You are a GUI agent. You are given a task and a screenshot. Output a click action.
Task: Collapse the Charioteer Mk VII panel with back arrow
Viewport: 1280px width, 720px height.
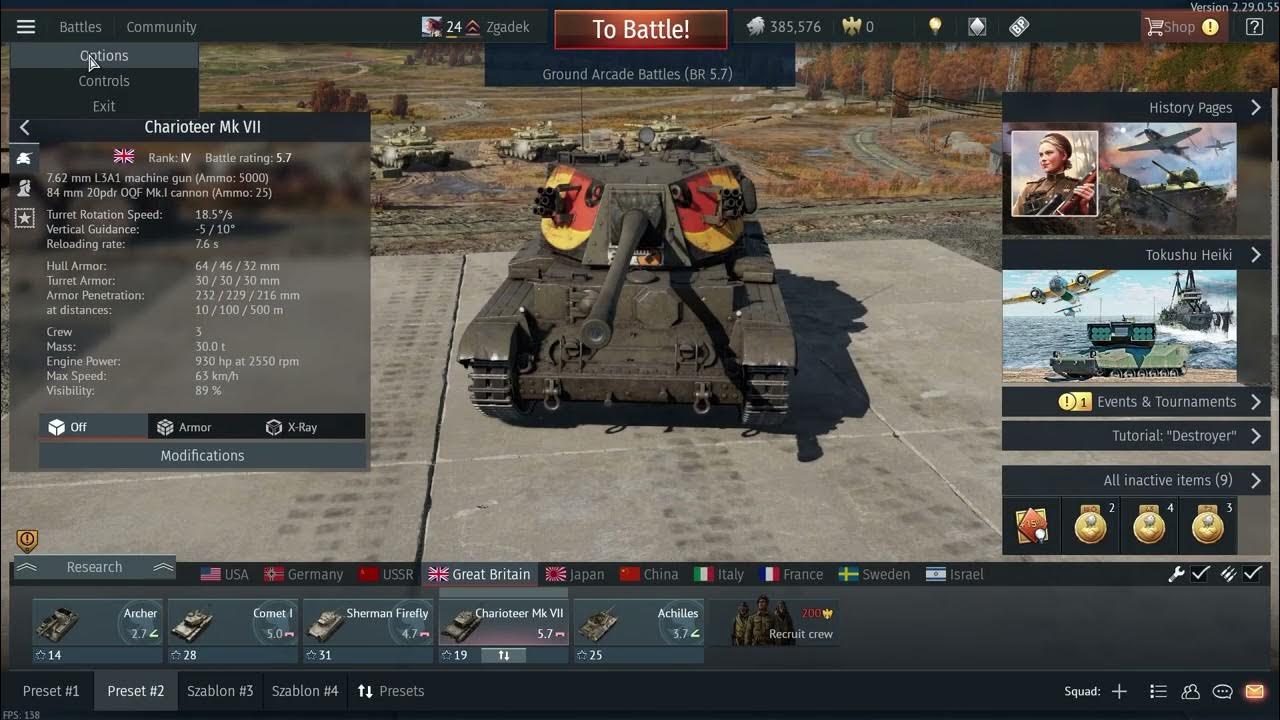click(x=24, y=127)
